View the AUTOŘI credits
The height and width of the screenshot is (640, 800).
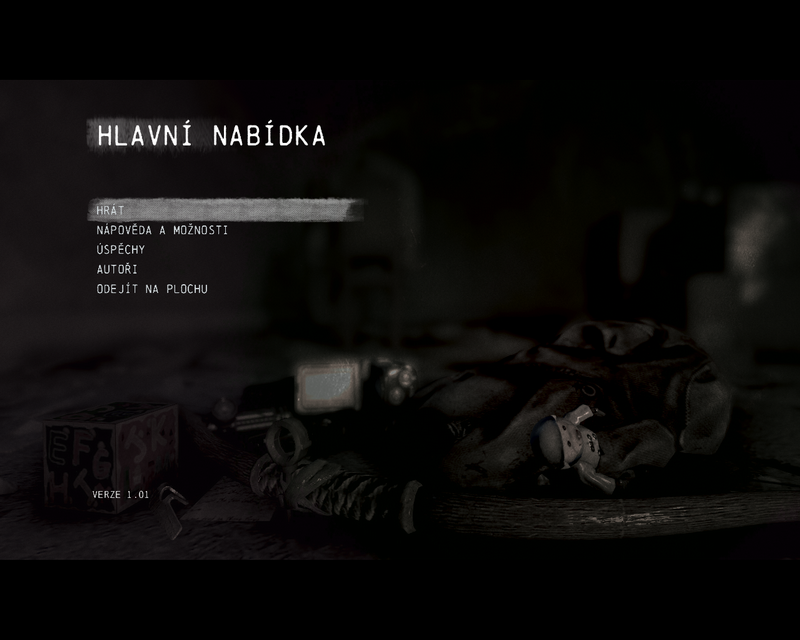tap(117, 269)
